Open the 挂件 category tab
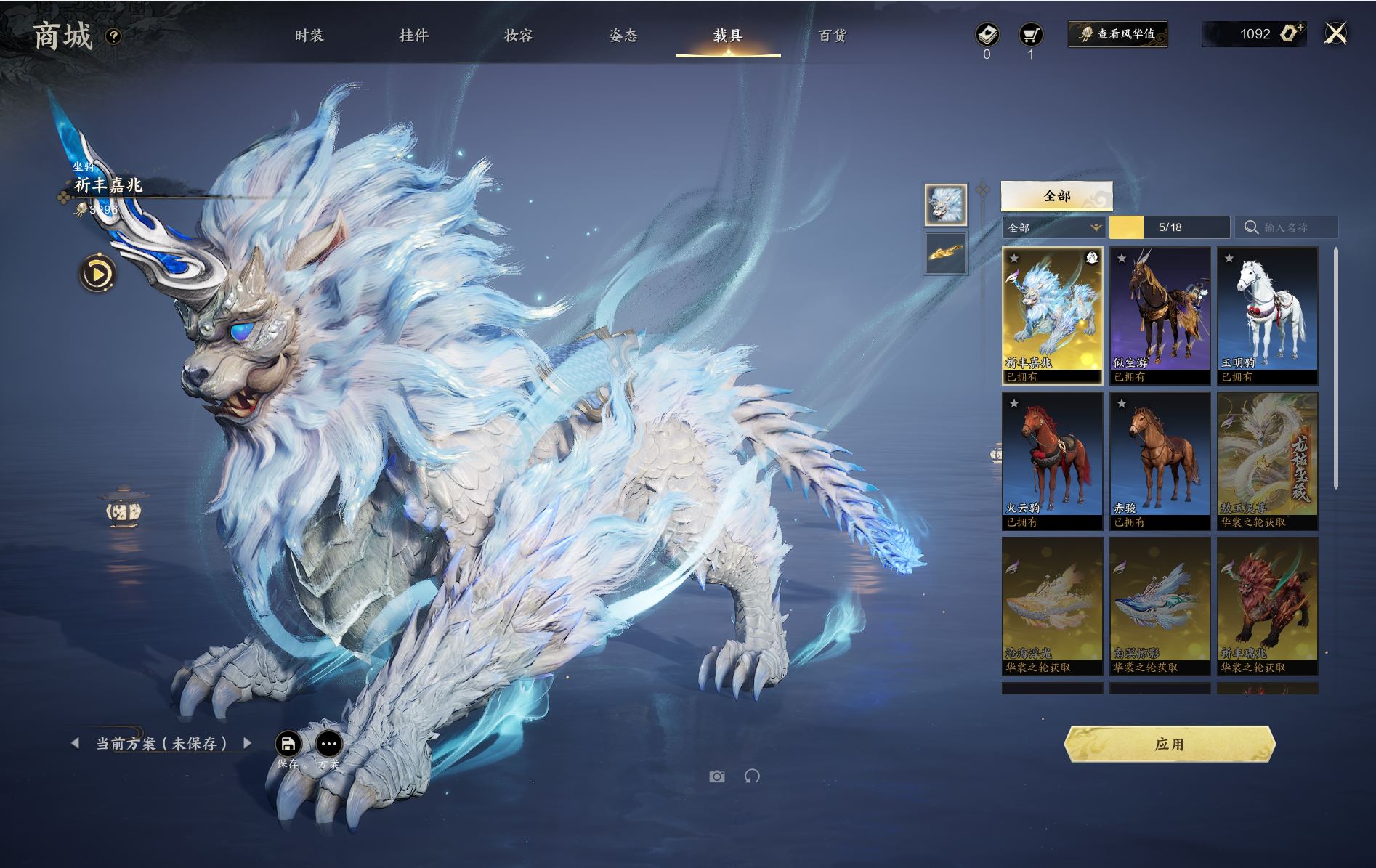 414,36
